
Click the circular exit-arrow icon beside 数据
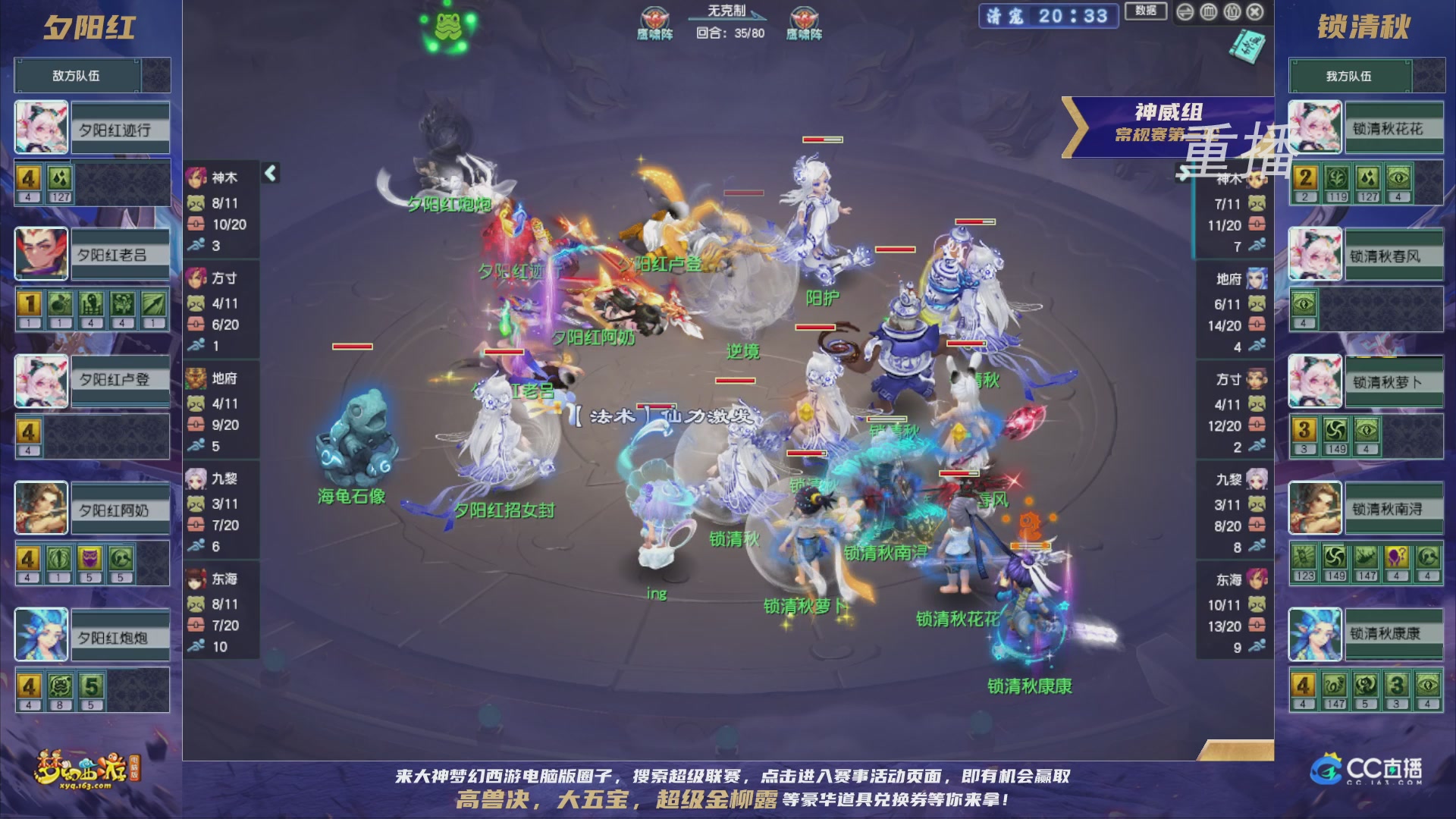[x=1184, y=11]
